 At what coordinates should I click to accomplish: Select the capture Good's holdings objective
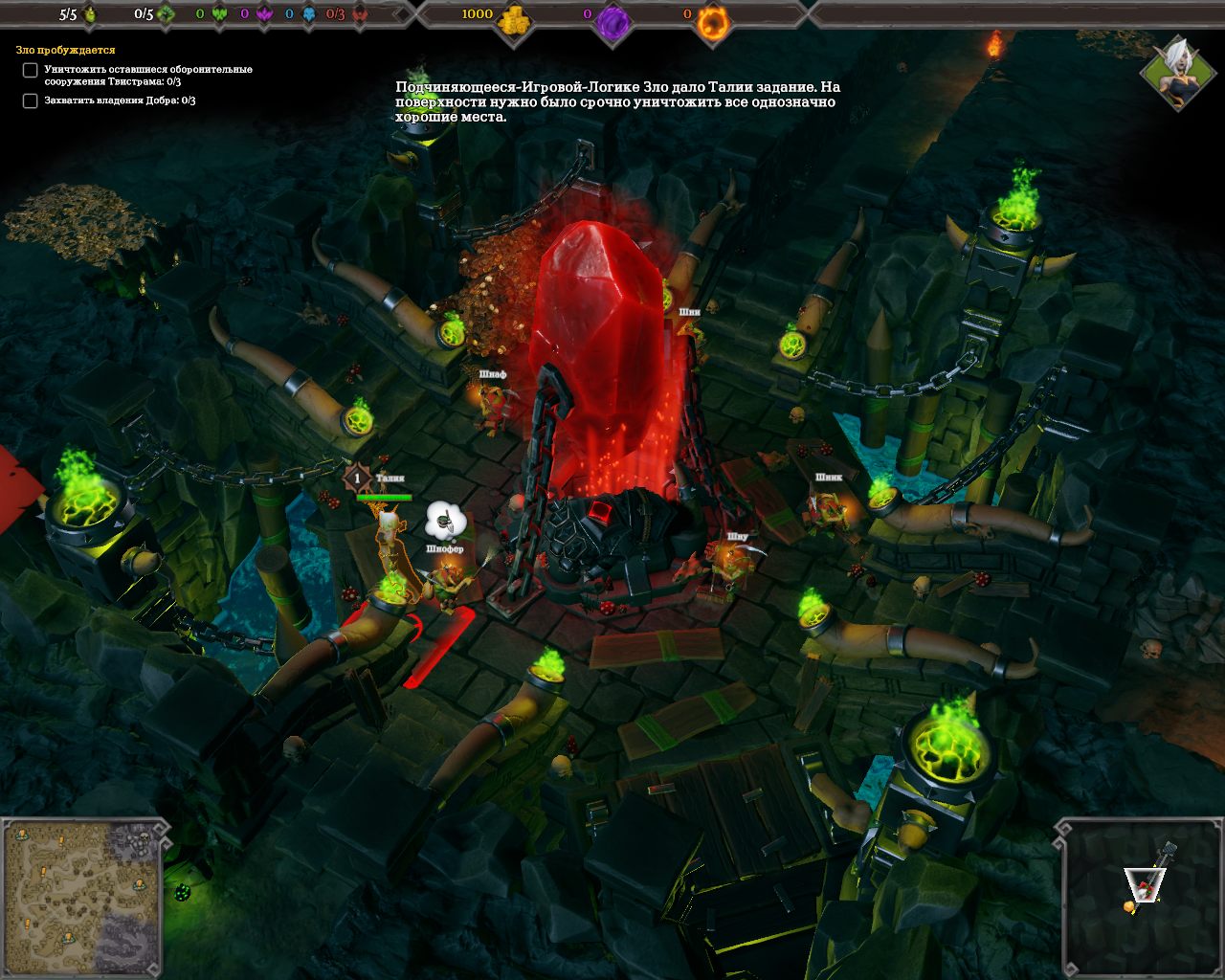[x=120, y=100]
